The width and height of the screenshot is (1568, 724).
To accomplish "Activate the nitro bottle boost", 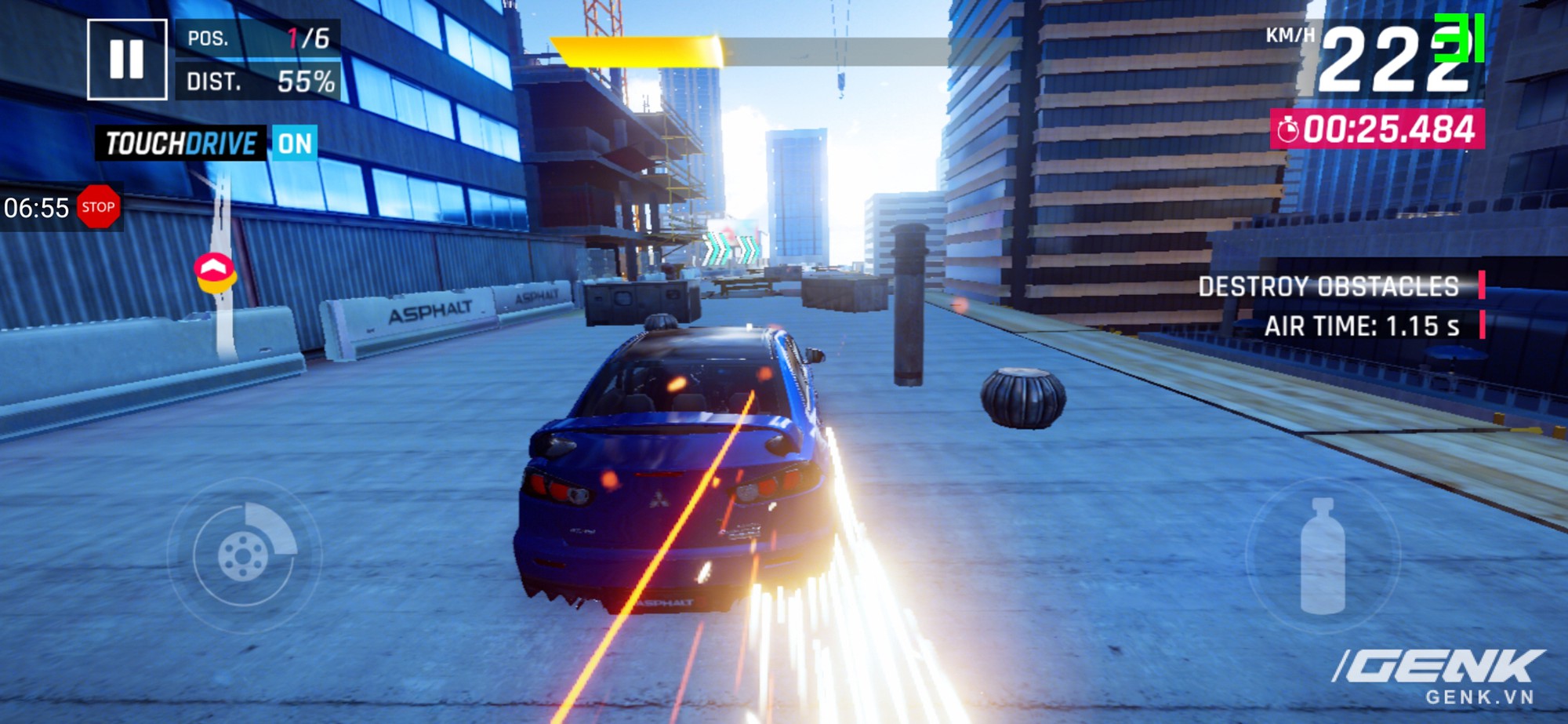I will [x=1323, y=556].
